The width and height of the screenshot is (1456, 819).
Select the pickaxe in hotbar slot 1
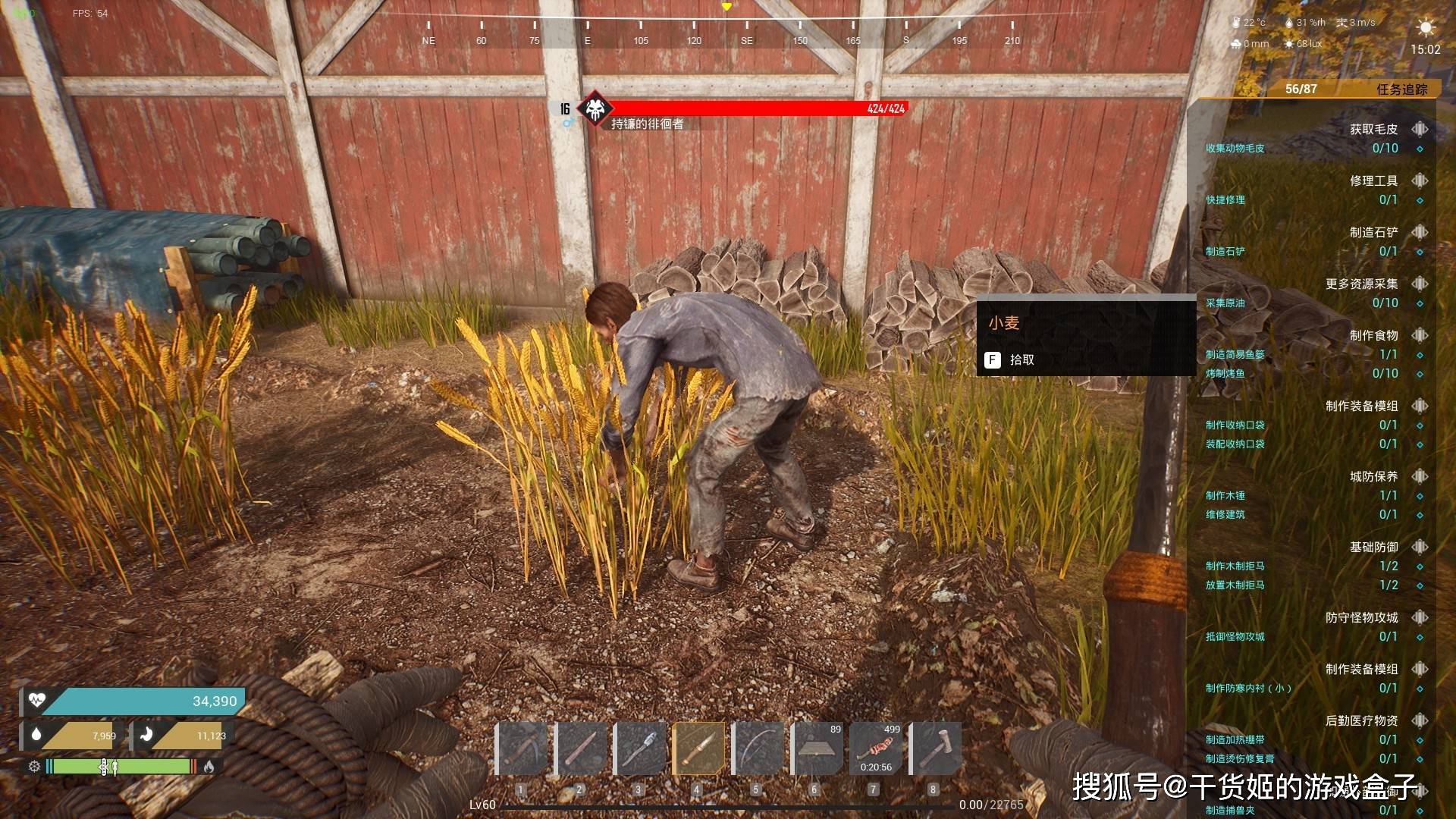522,748
